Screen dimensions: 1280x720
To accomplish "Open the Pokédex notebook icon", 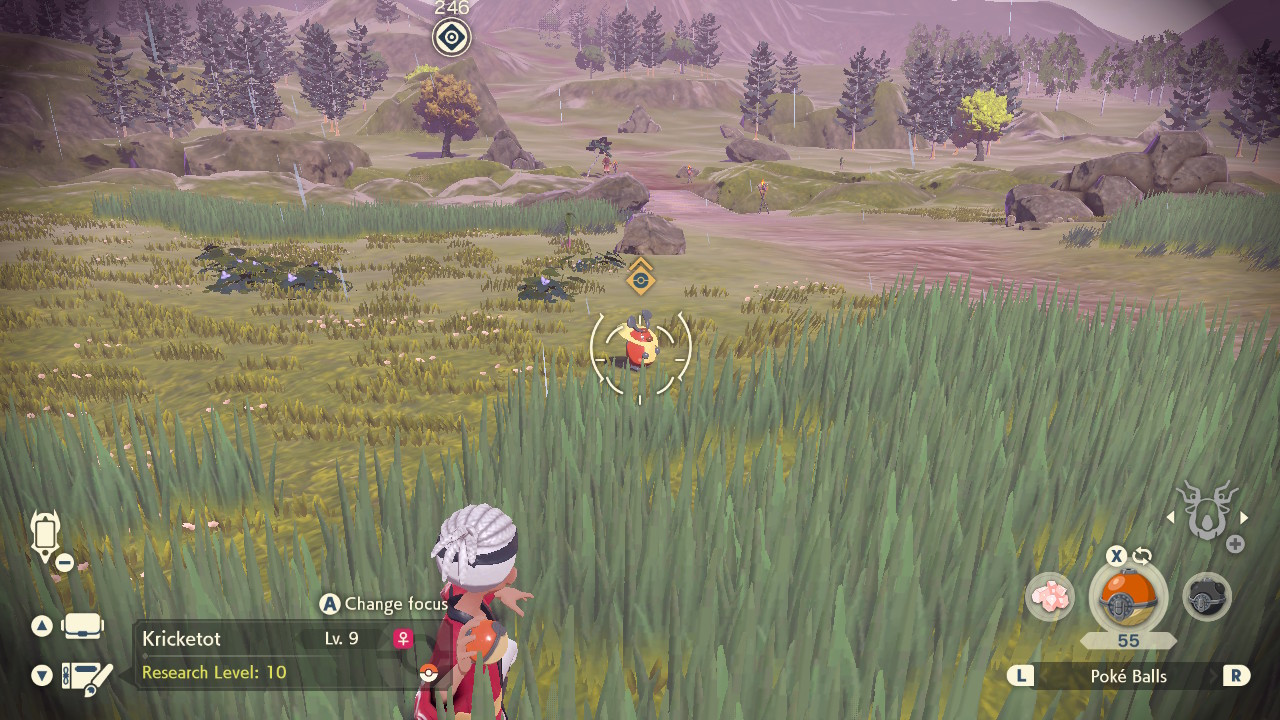I will [x=87, y=677].
